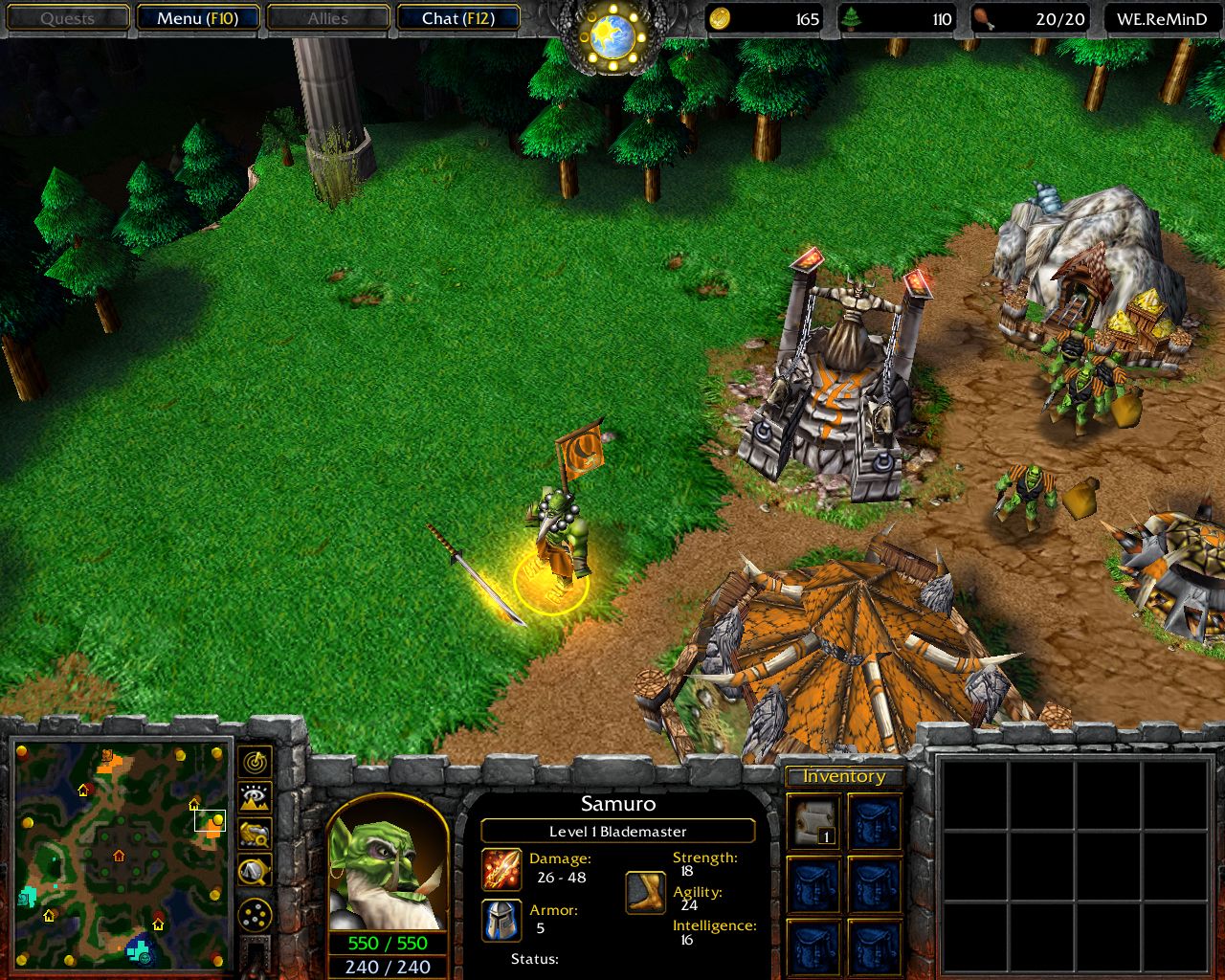This screenshot has width=1225, height=980.
Task: Select the attack damage sword icon
Action: point(501,868)
